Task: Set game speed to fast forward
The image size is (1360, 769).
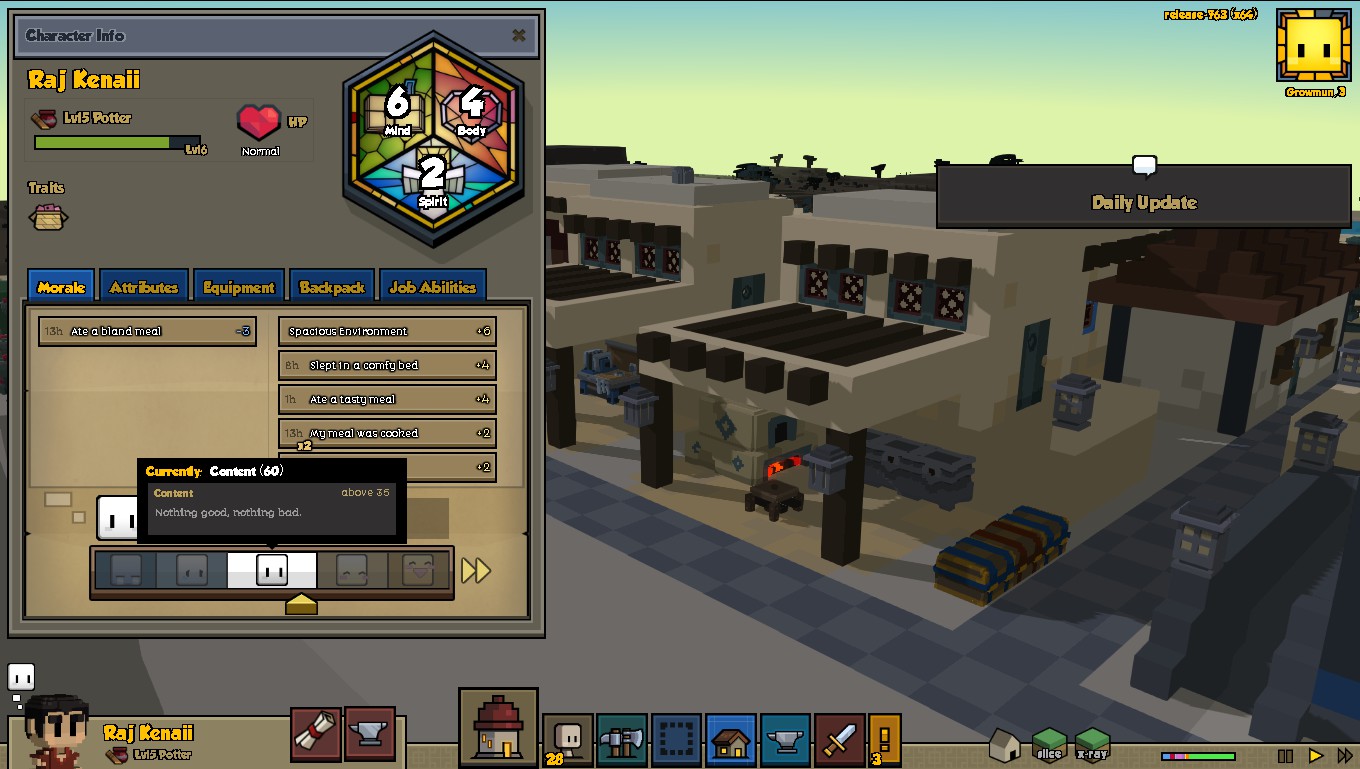Action: pos(1345,756)
